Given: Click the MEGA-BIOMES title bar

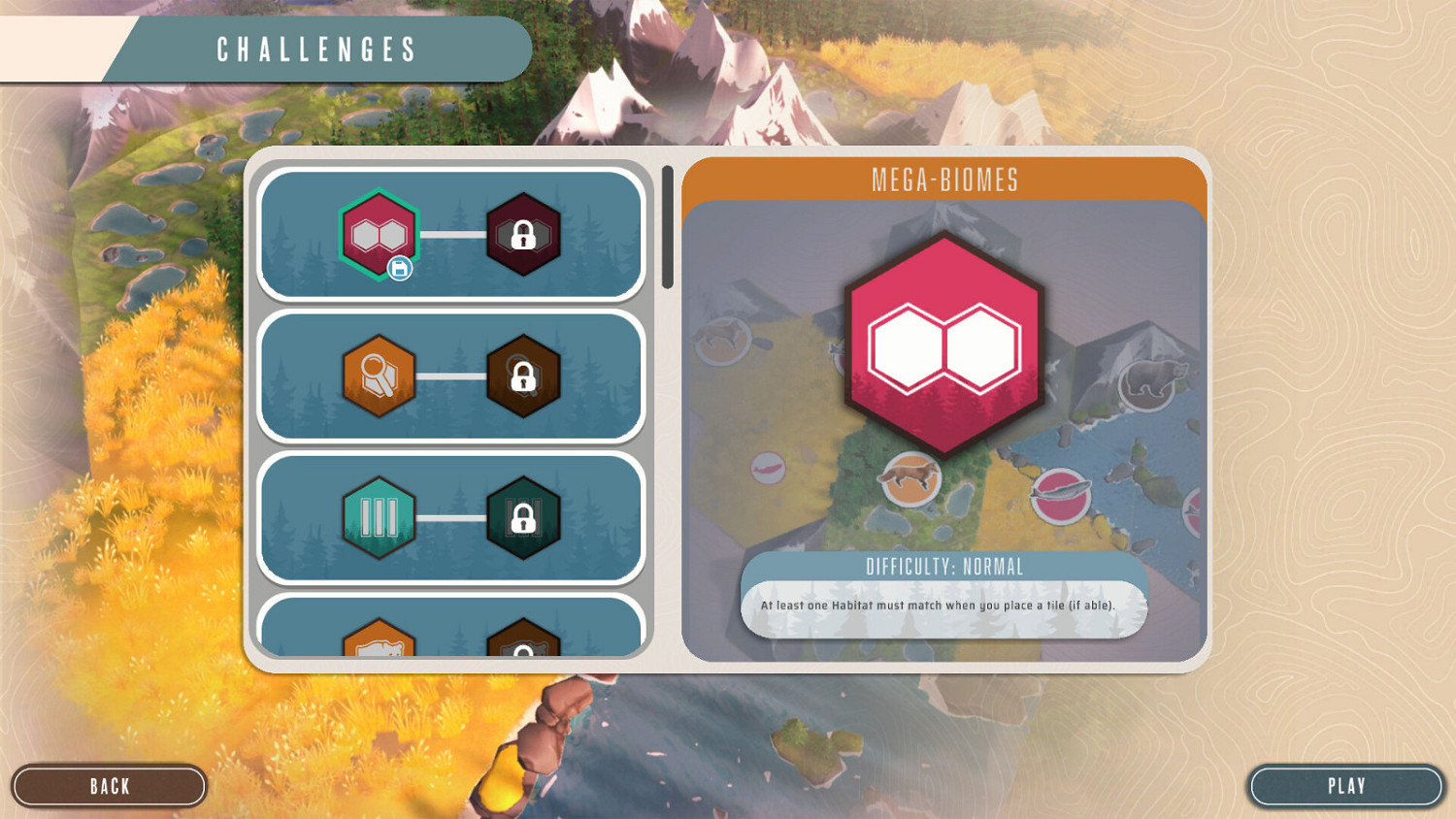Looking at the screenshot, I should click(x=944, y=180).
